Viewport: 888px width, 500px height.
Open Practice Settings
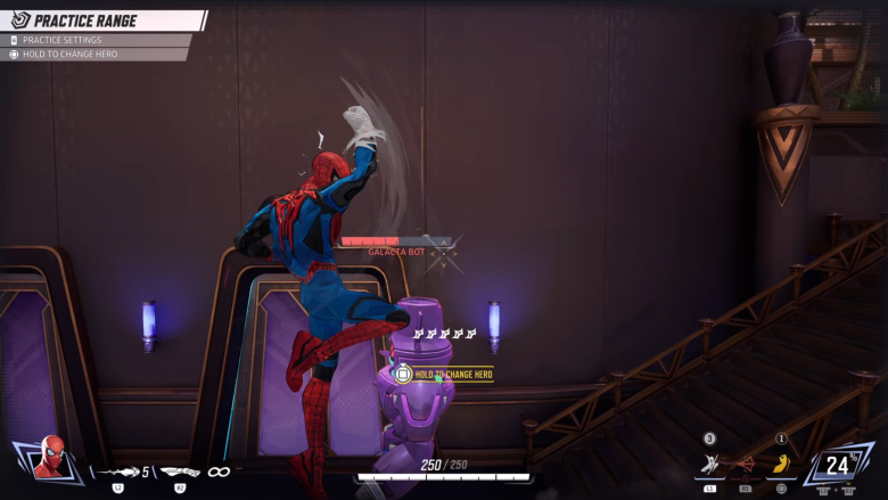[x=62, y=40]
